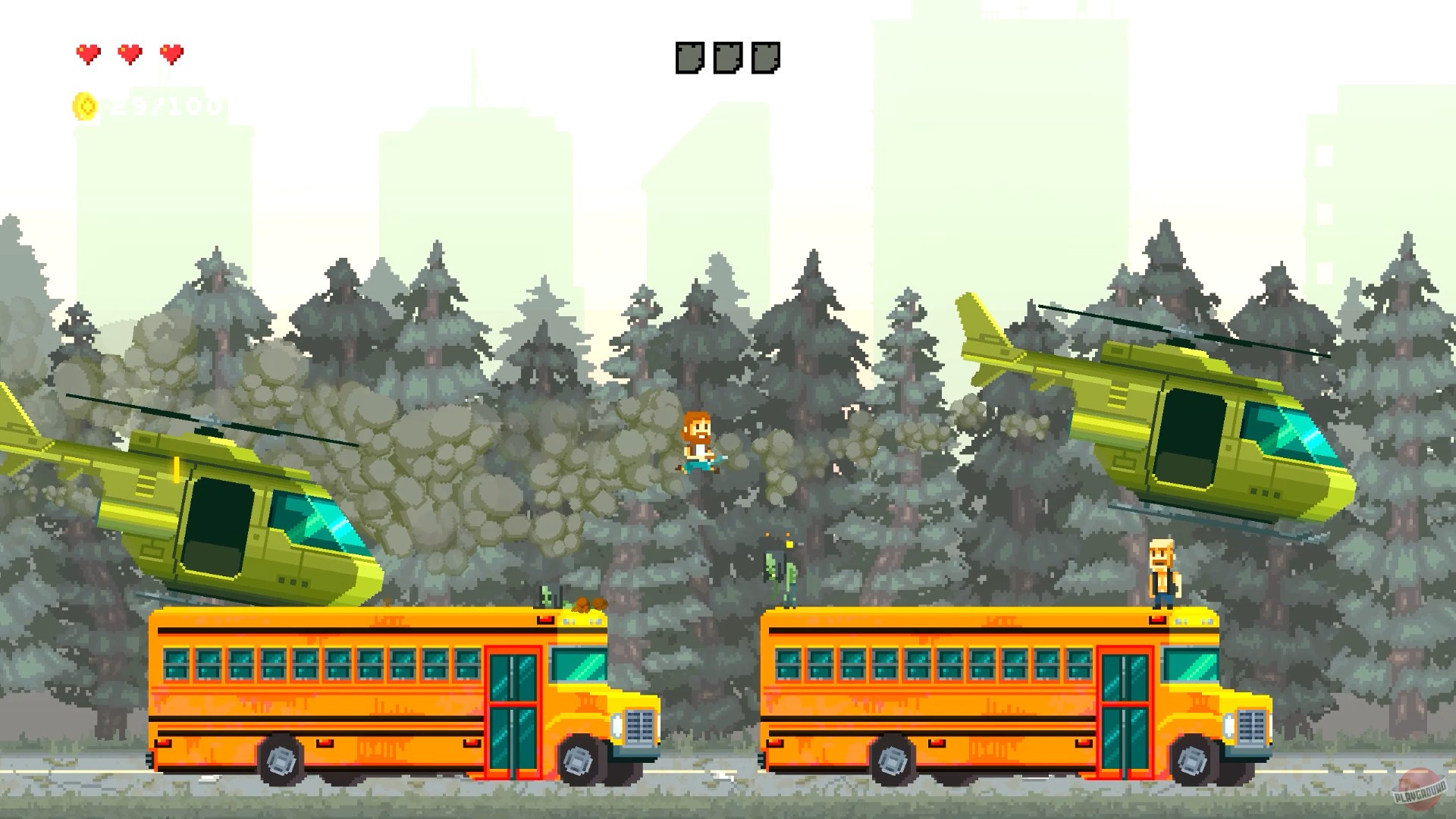Image resolution: width=1456 pixels, height=819 pixels.
Task: Click the 29/100 coin counter text
Action: (x=162, y=106)
